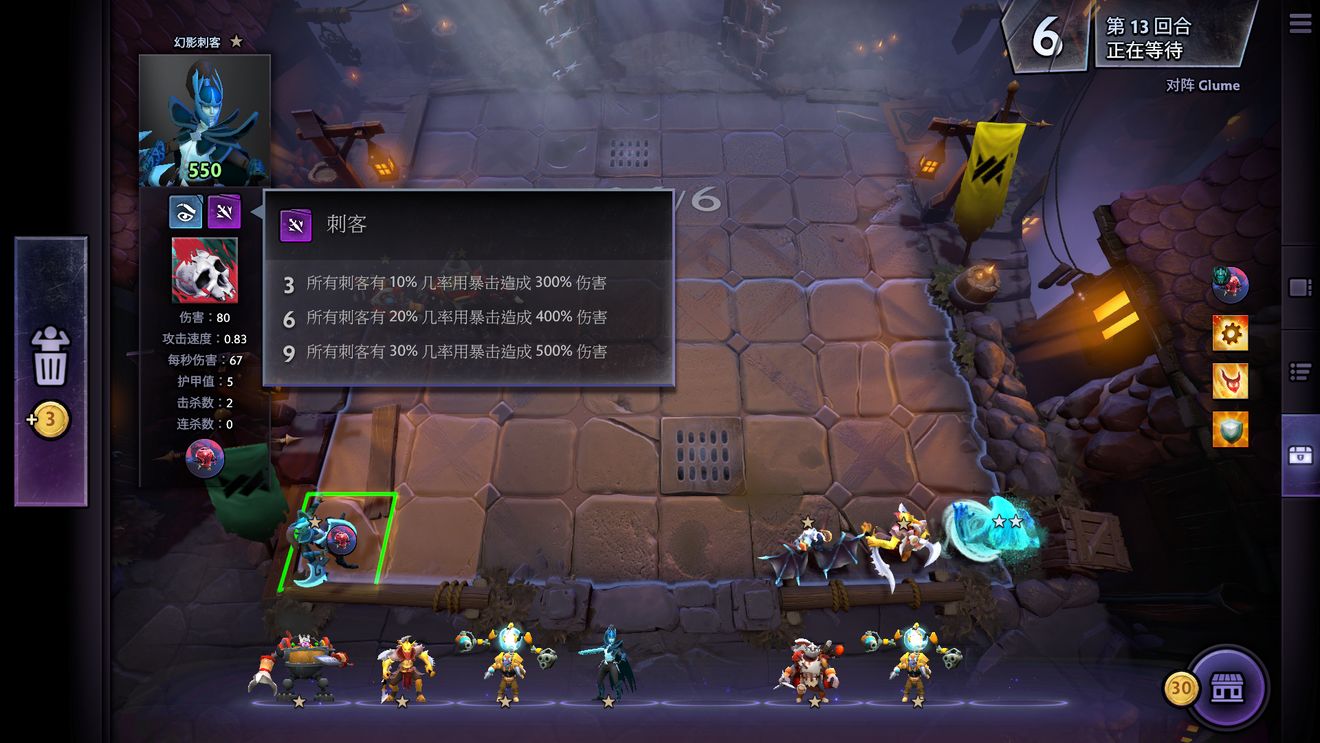Click the red skull ability icon
The height and width of the screenshot is (743, 1320).
205,270
